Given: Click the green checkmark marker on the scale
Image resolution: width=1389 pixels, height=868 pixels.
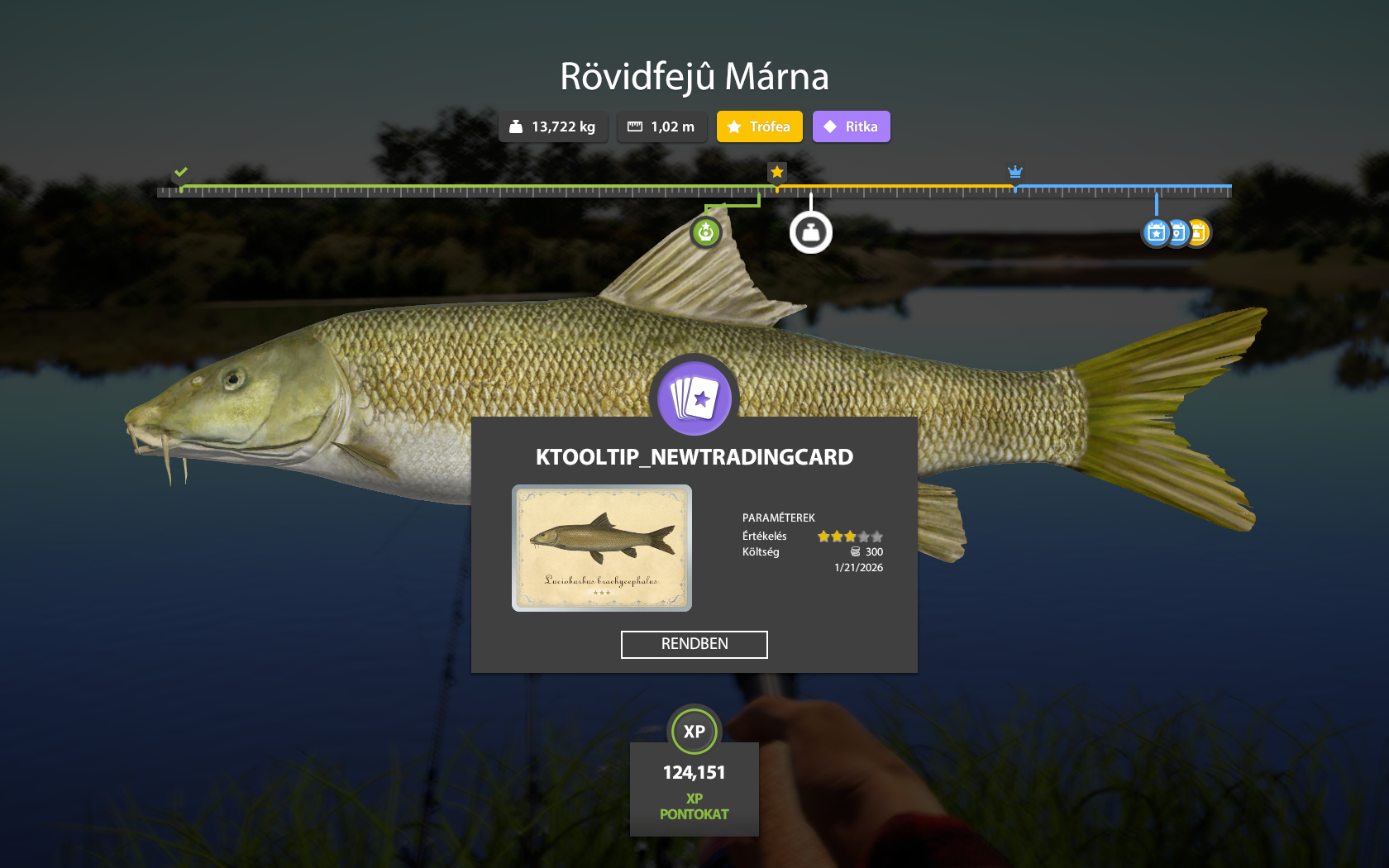Looking at the screenshot, I should pyautogui.click(x=181, y=172).
